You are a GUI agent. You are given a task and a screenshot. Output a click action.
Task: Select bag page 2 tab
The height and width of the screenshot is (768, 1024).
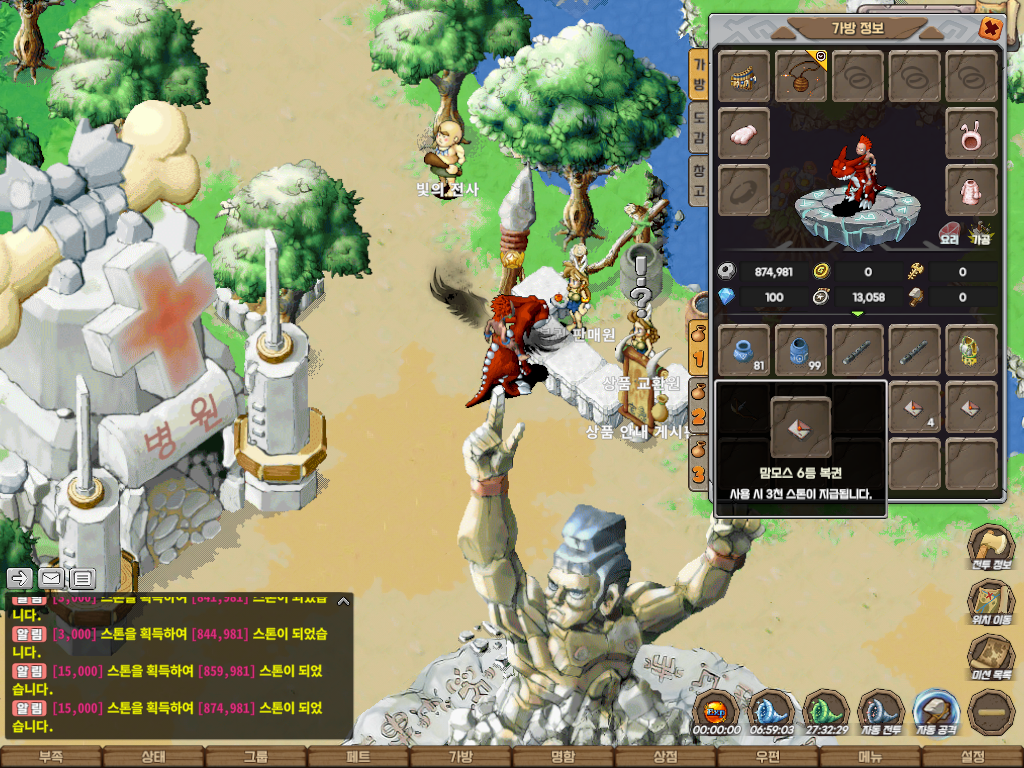[699, 414]
